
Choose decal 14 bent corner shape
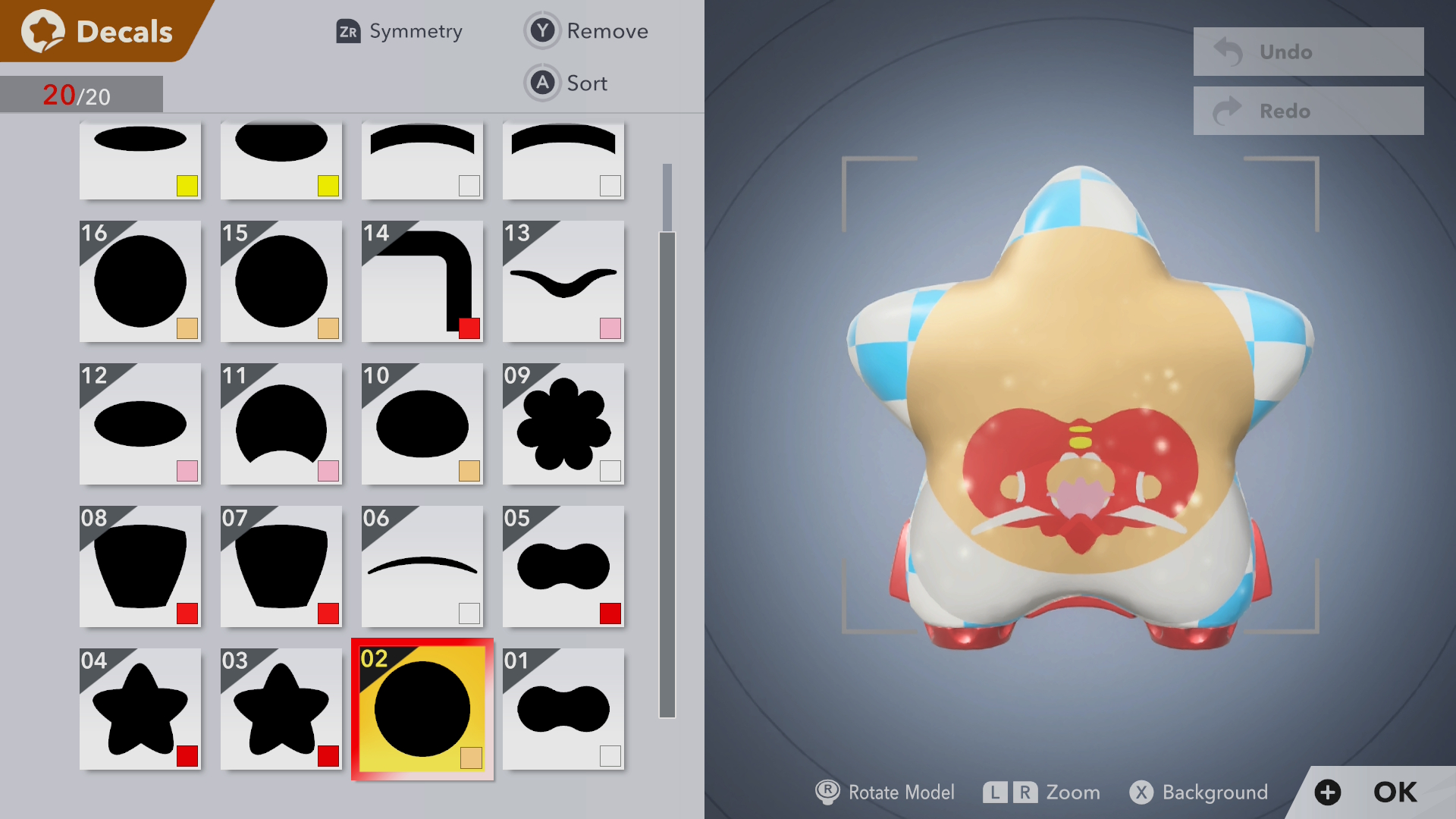point(422,281)
